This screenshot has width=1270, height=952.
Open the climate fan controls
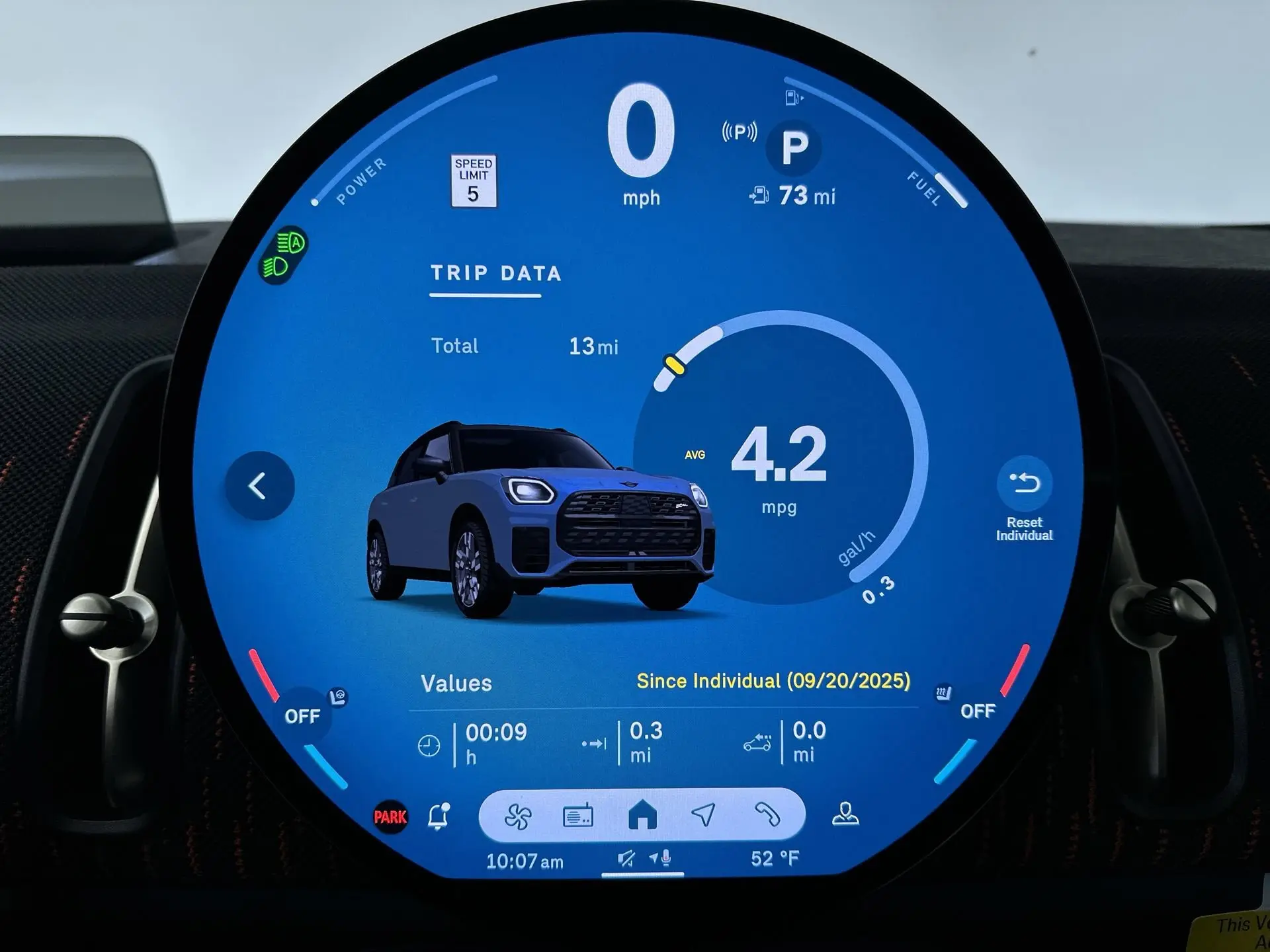point(517,816)
